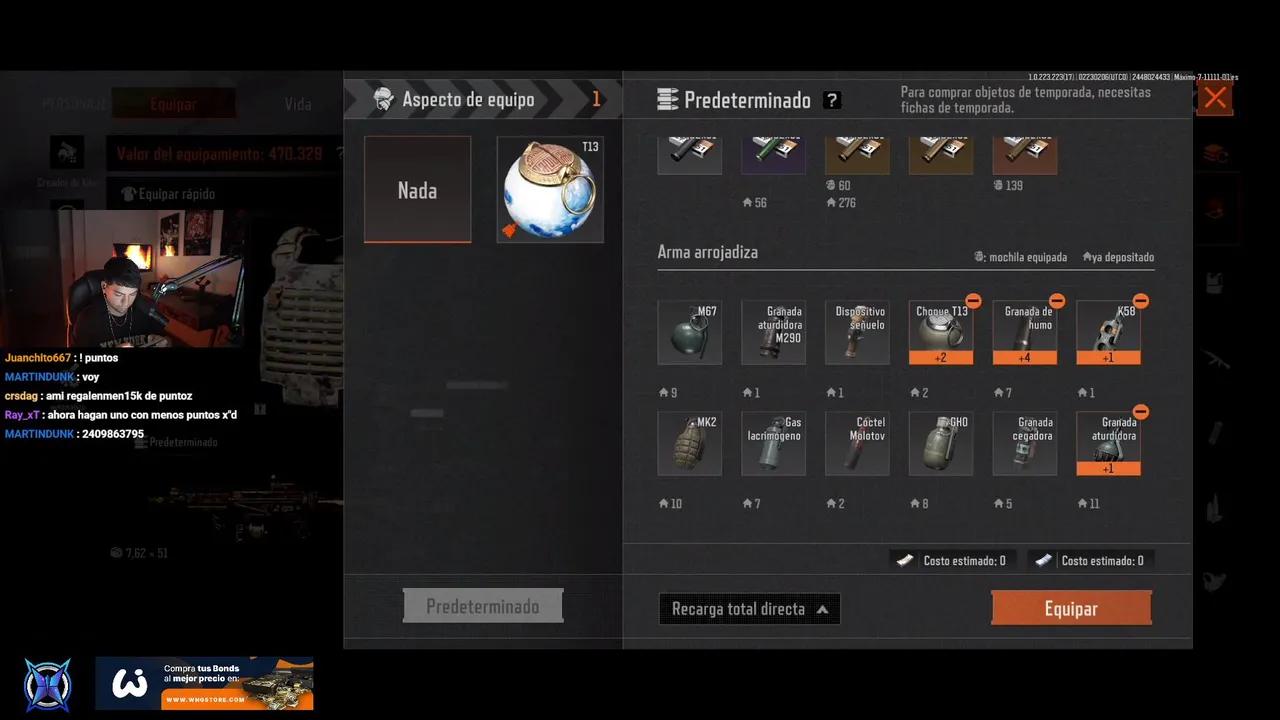Select the MK2 grenade icon
The image size is (1280, 720).
(689, 442)
